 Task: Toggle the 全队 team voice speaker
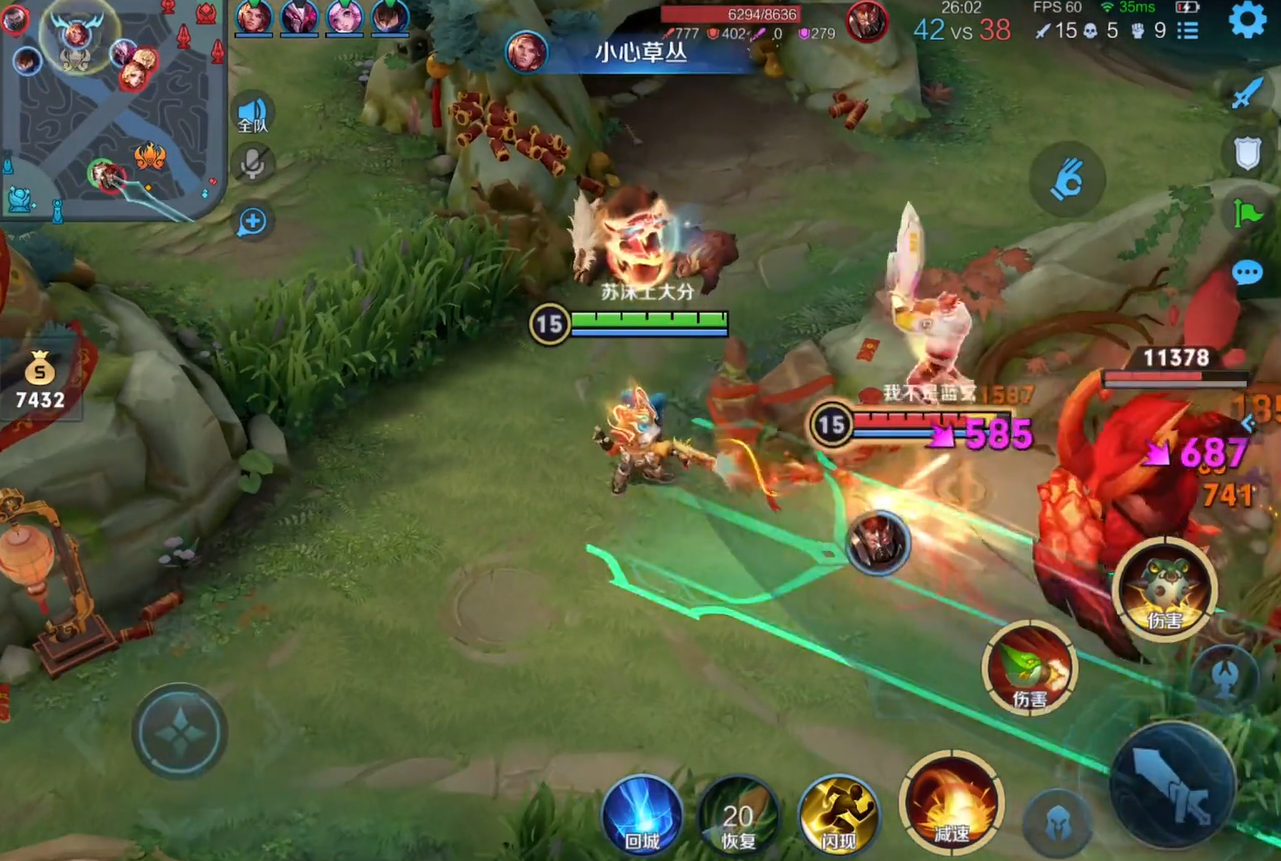[253, 113]
